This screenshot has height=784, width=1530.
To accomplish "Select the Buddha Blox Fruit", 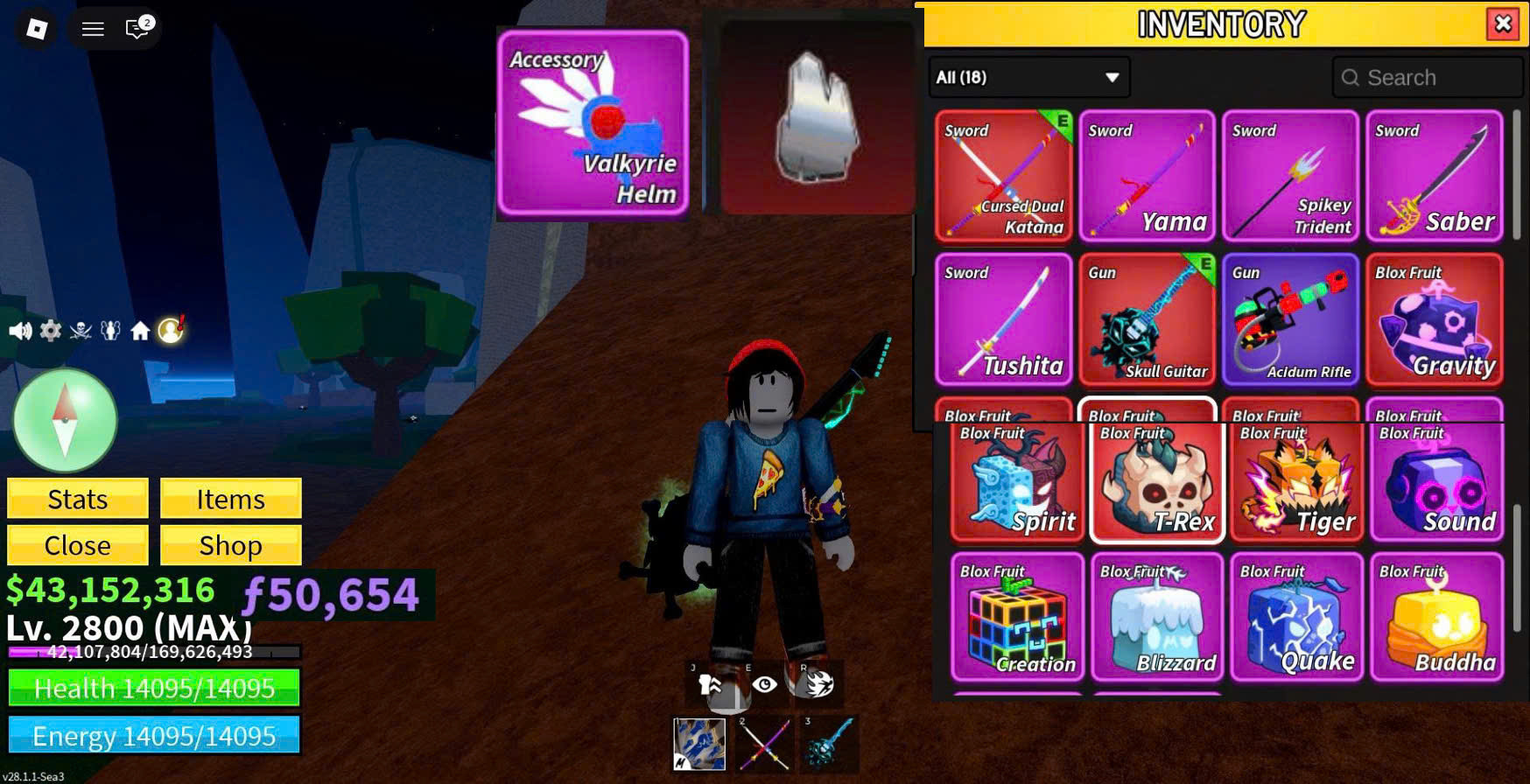I will point(1436,617).
